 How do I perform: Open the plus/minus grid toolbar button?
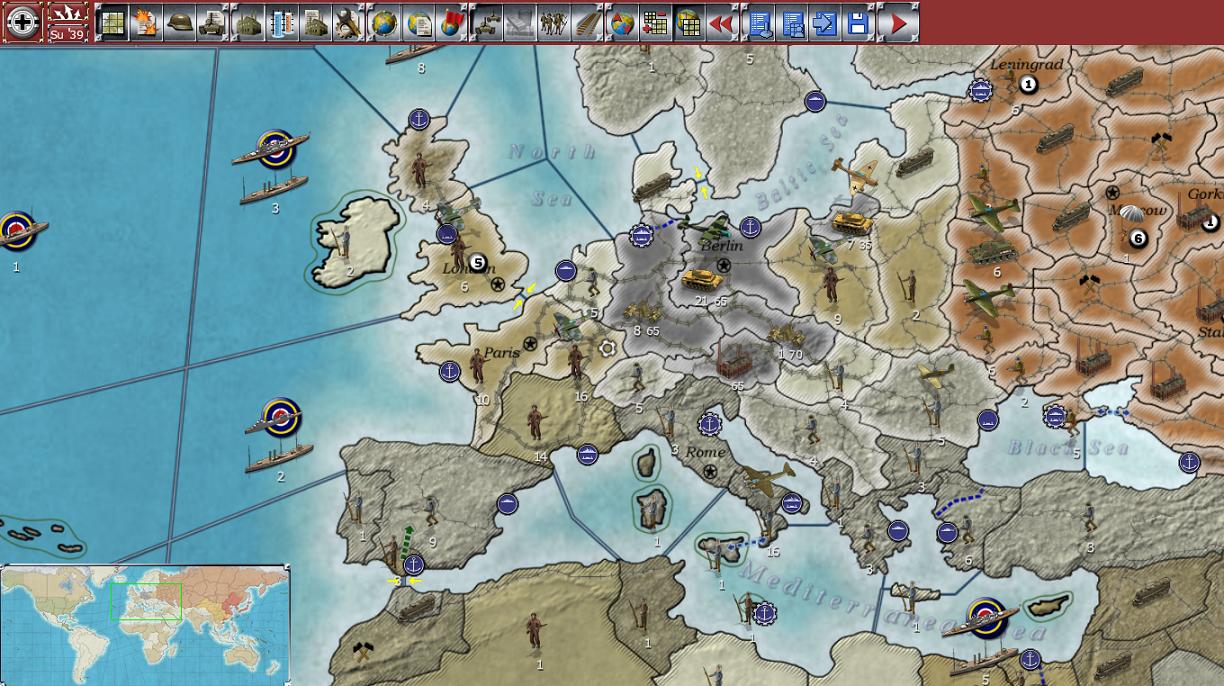(x=655, y=23)
